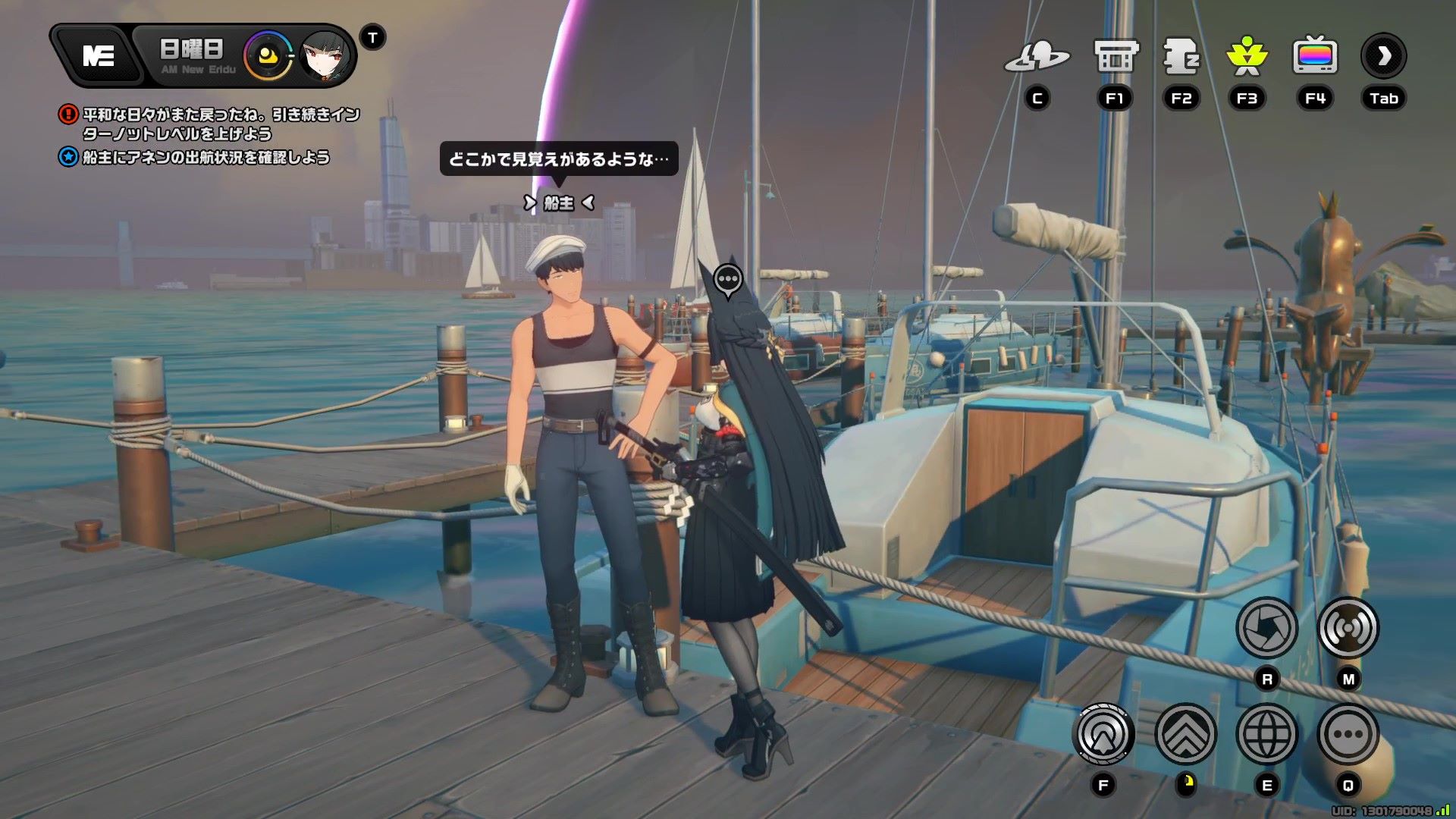Open the globe map button
The width and height of the screenshot is (1456, 819).
pyautogui.click(x=1266, y=734)
